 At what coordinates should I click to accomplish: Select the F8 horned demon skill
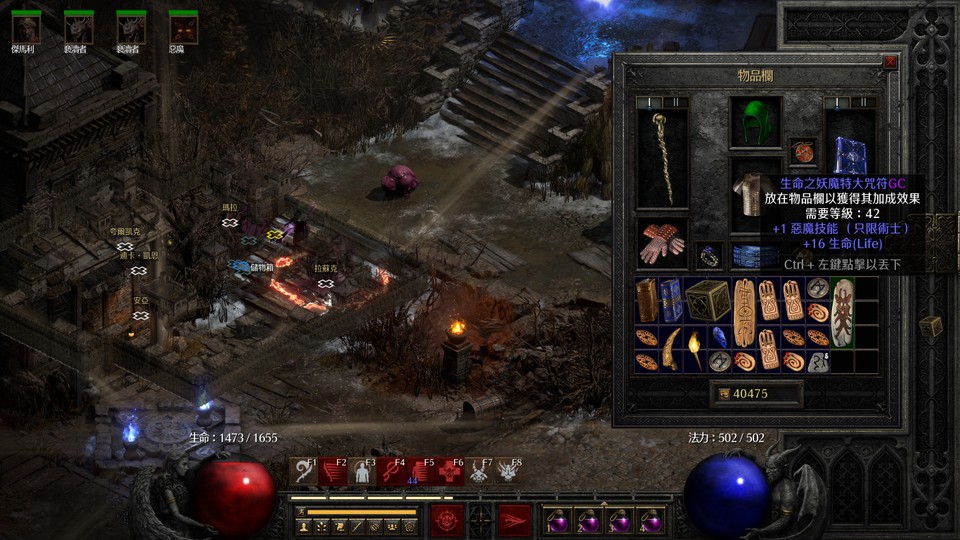pyautogui.click(x=508, y=471)
